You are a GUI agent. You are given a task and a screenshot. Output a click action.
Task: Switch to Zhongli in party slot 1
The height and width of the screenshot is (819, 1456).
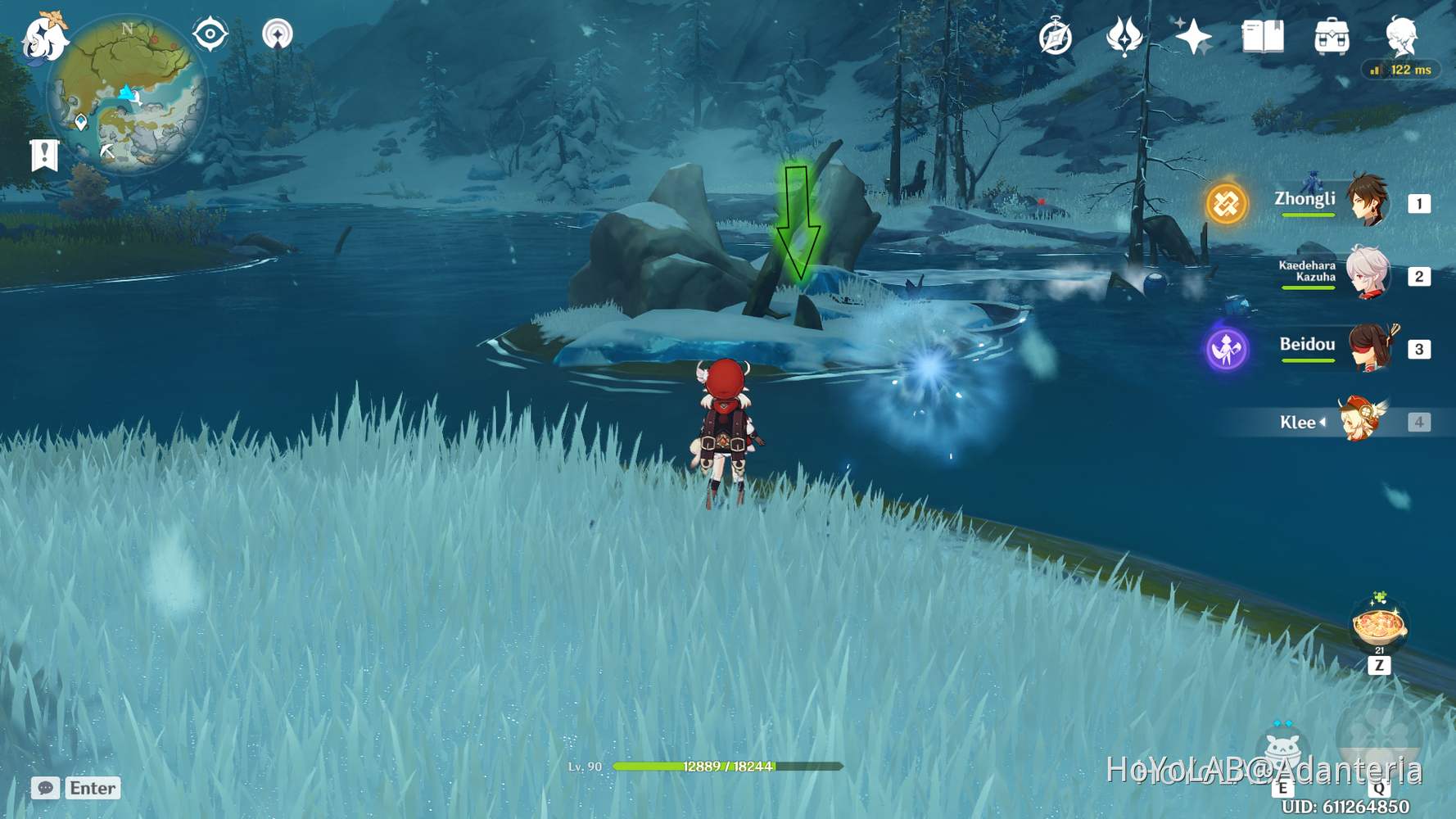(1365, 203)
